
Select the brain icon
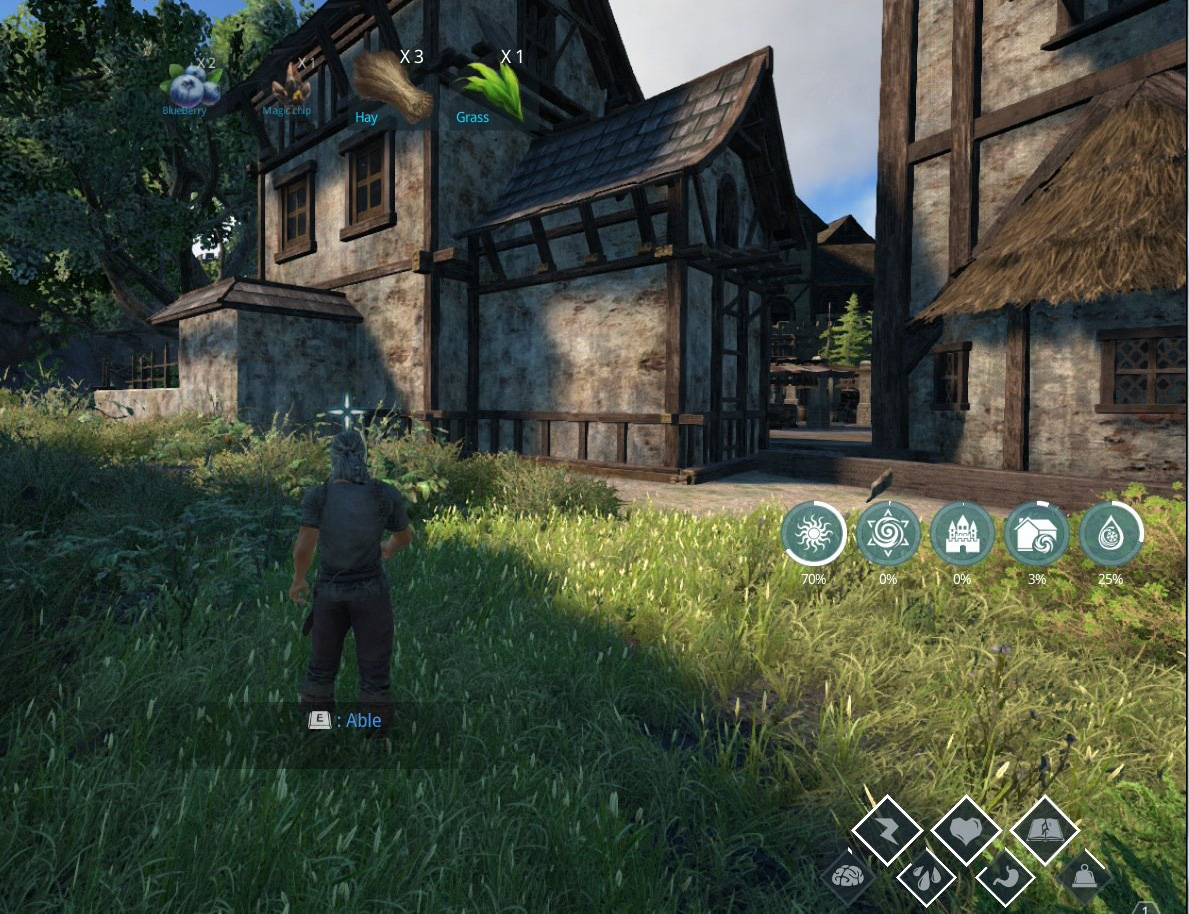coord(847,878)
